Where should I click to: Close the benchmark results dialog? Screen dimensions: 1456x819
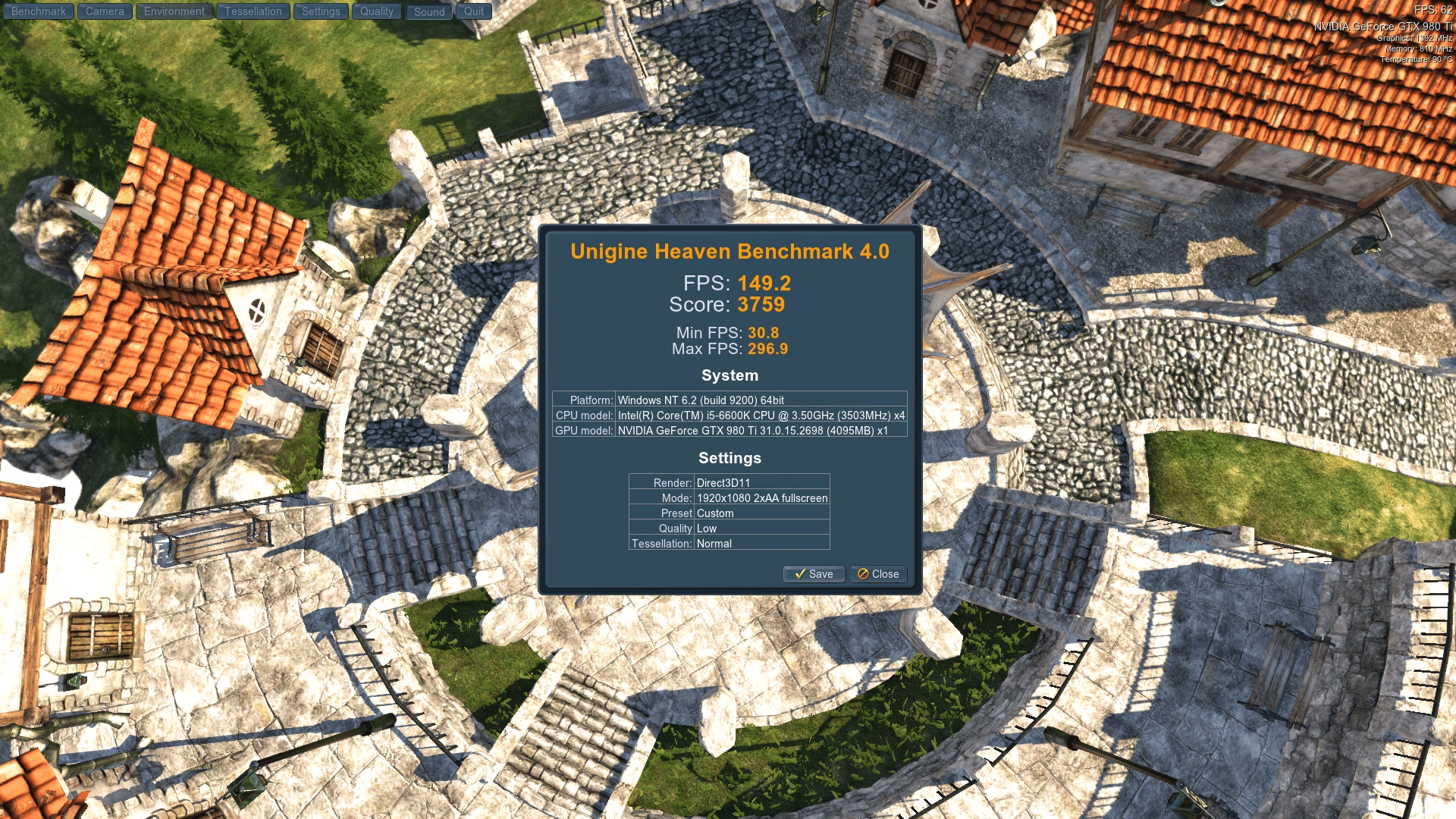click(878, 574)
